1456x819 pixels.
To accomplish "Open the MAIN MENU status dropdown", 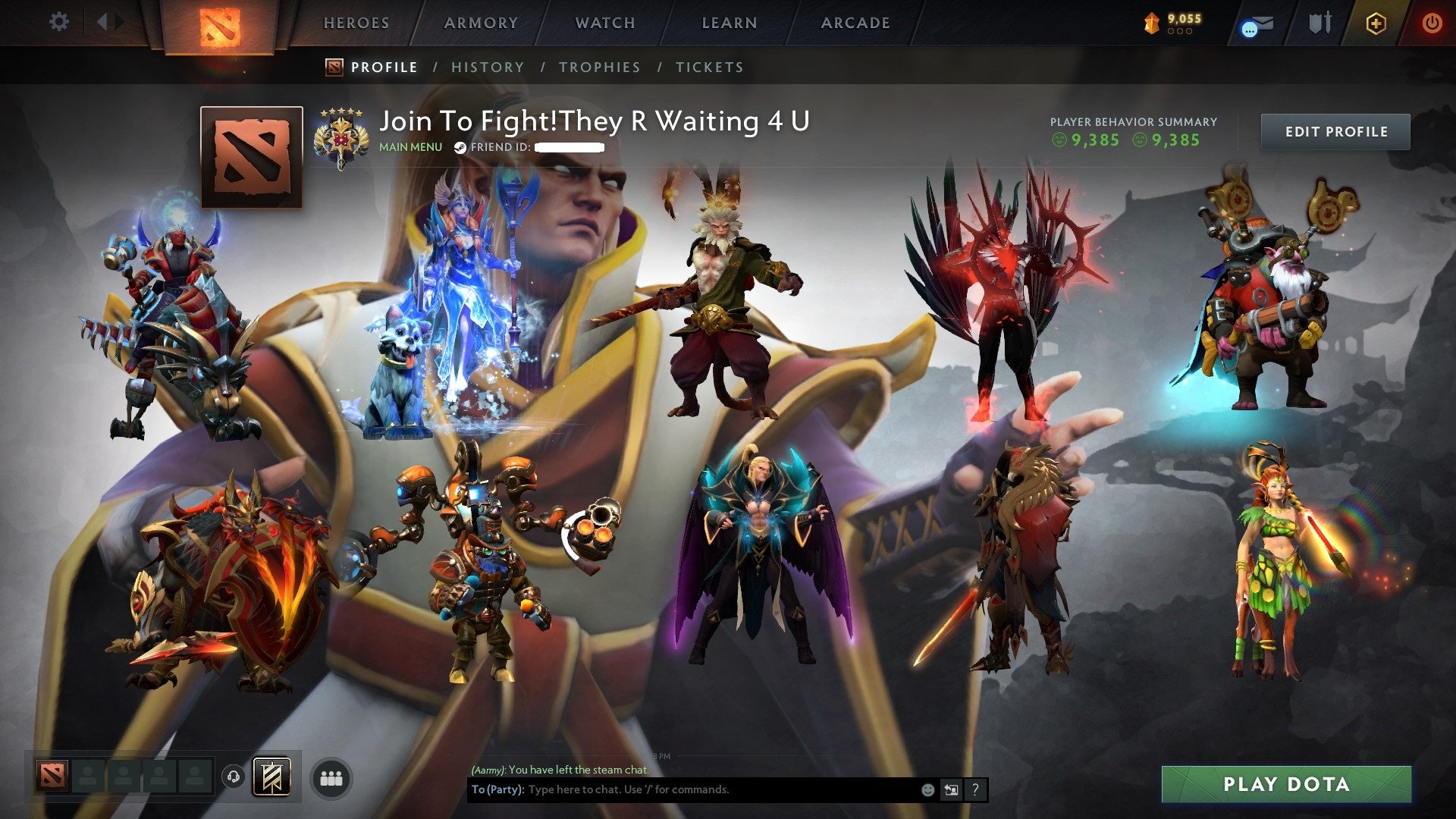I will pyautogui.click(x=410, y=146).
